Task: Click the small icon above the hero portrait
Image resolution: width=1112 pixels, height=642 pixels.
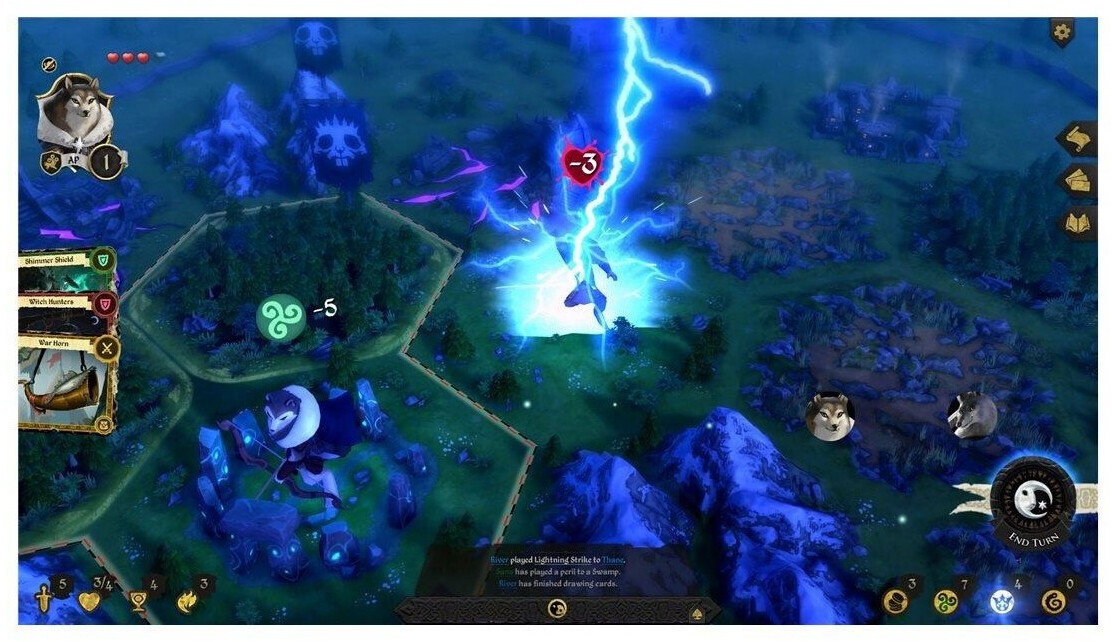Action: (x=49, y=65)
